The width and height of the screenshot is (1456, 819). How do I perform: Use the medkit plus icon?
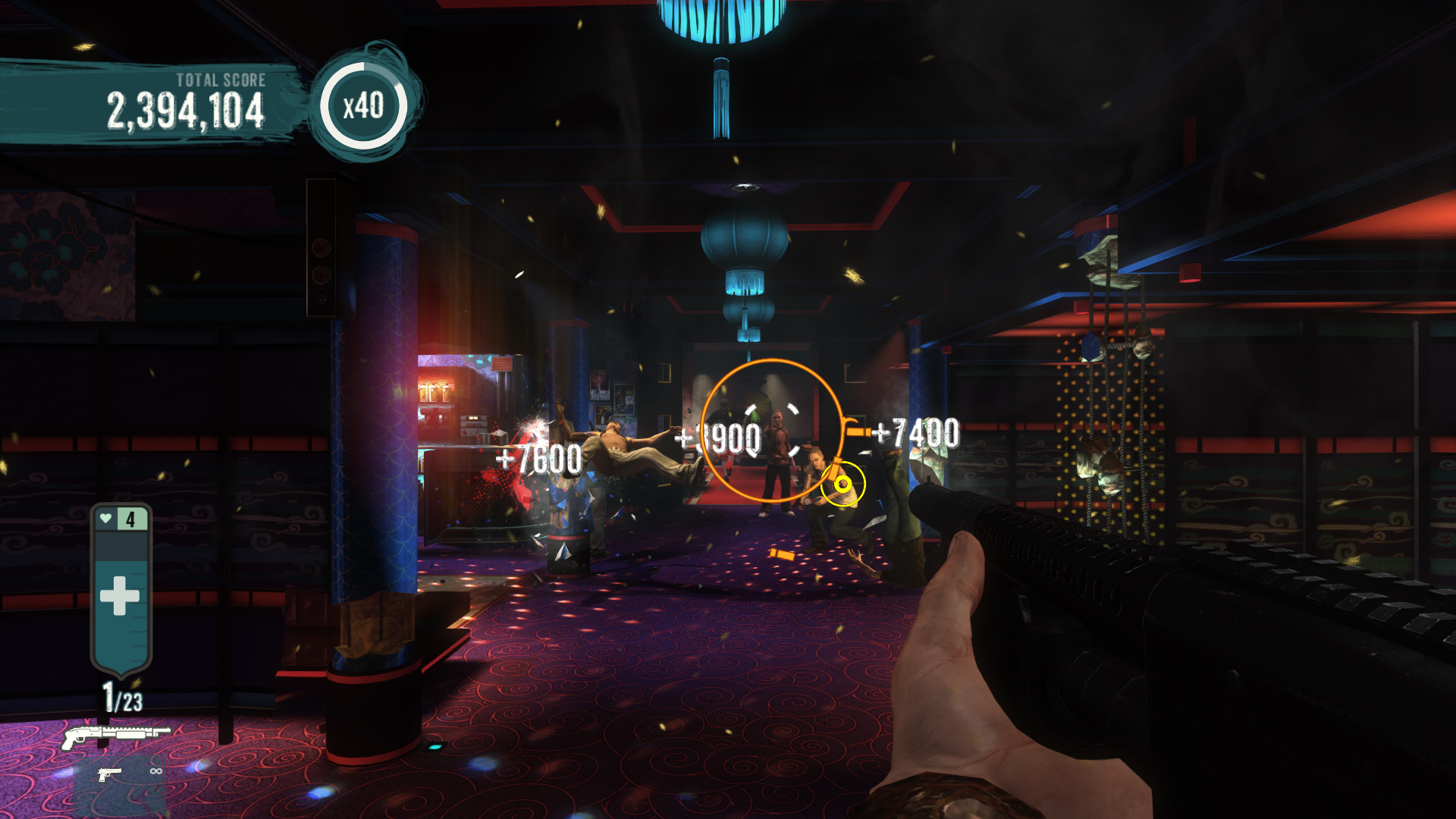[120, 595]
